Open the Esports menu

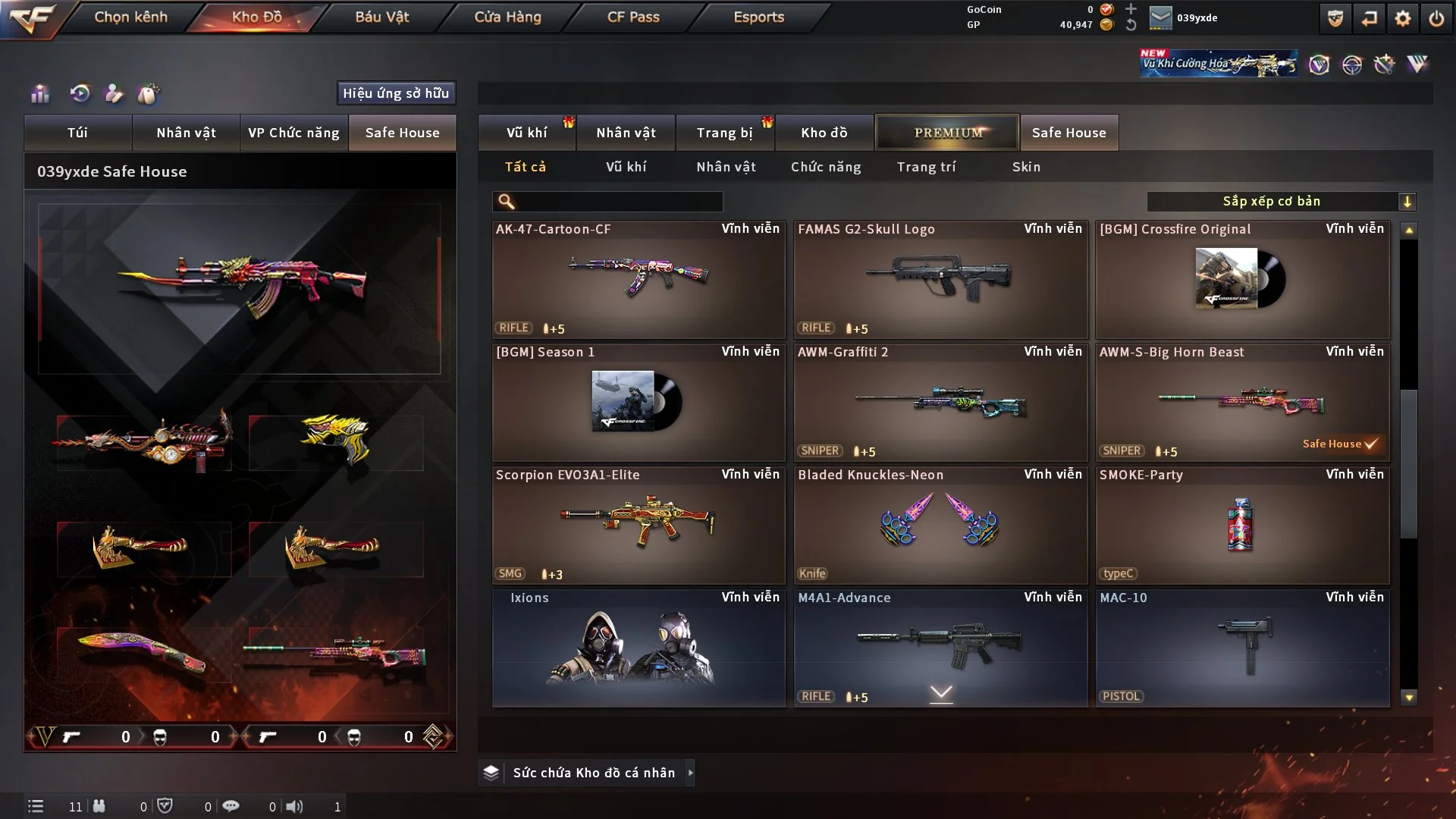tap(758, 17)
